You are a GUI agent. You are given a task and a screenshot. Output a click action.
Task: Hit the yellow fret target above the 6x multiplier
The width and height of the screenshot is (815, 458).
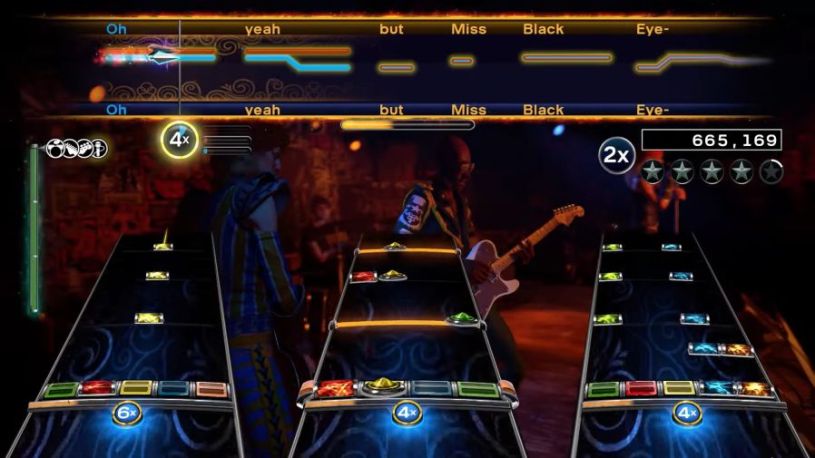click(136, 388)
